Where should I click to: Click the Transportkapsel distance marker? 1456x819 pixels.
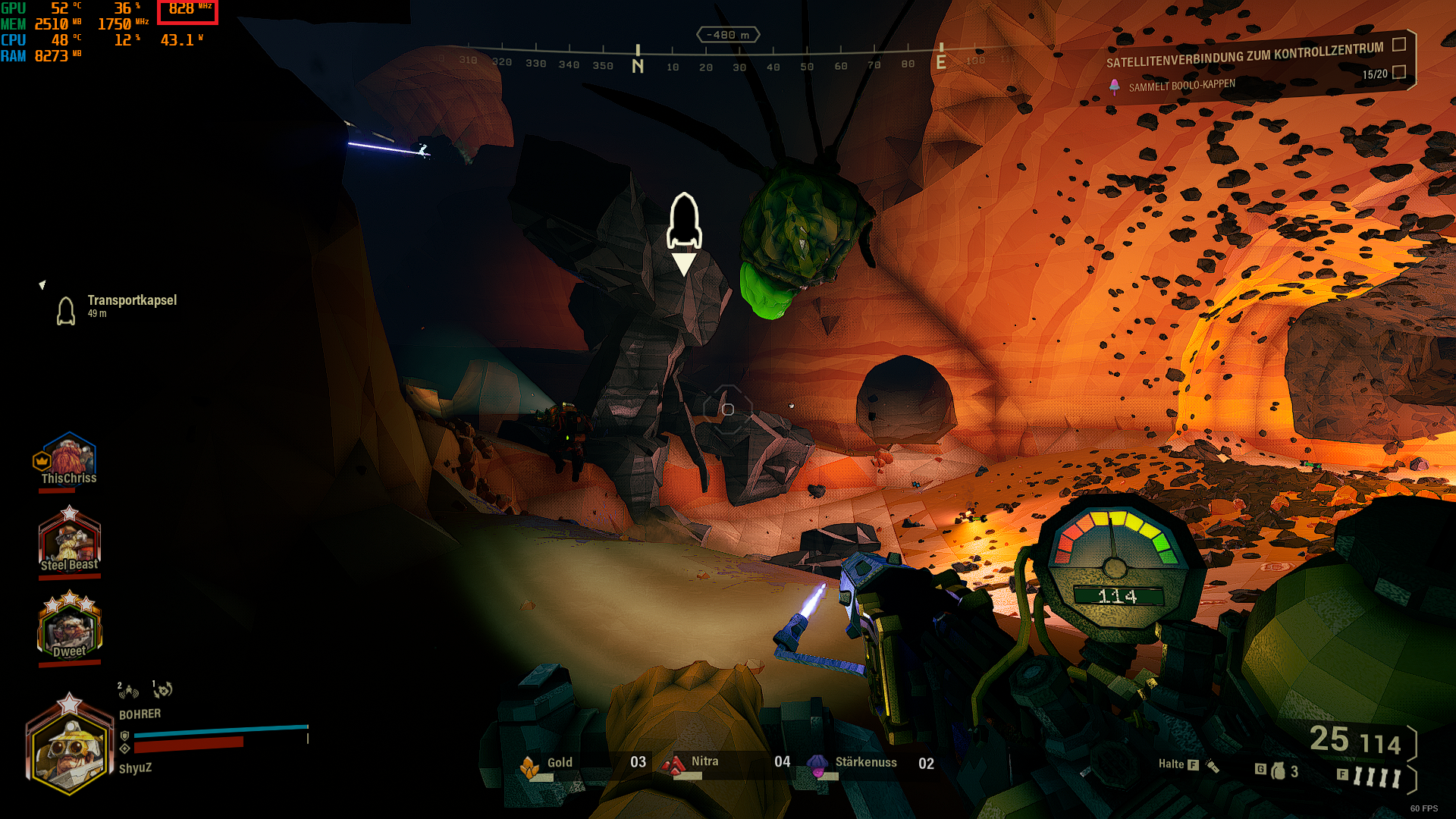118,307
